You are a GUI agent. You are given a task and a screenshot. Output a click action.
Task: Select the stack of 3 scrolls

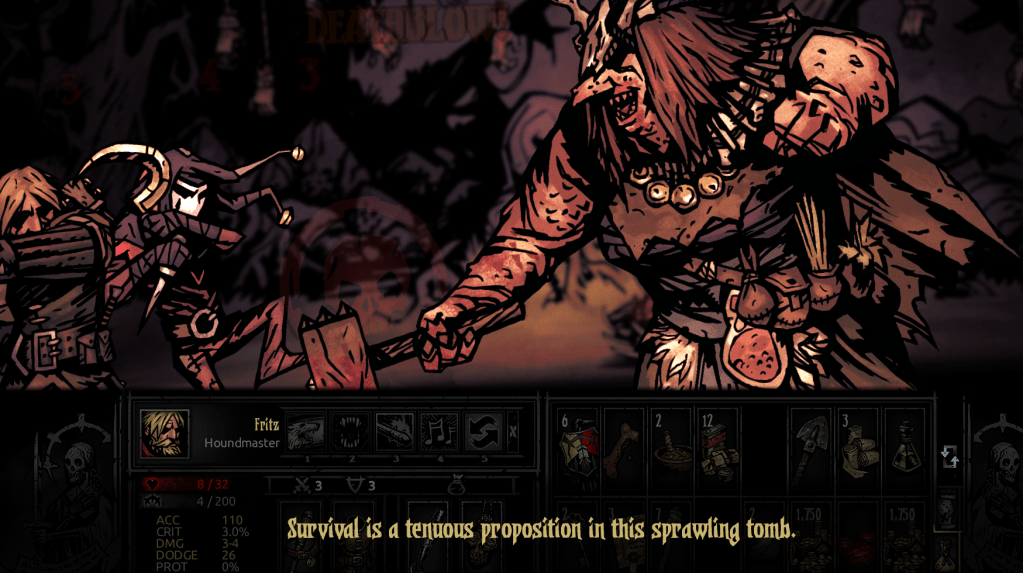click(x=858, y=444)
